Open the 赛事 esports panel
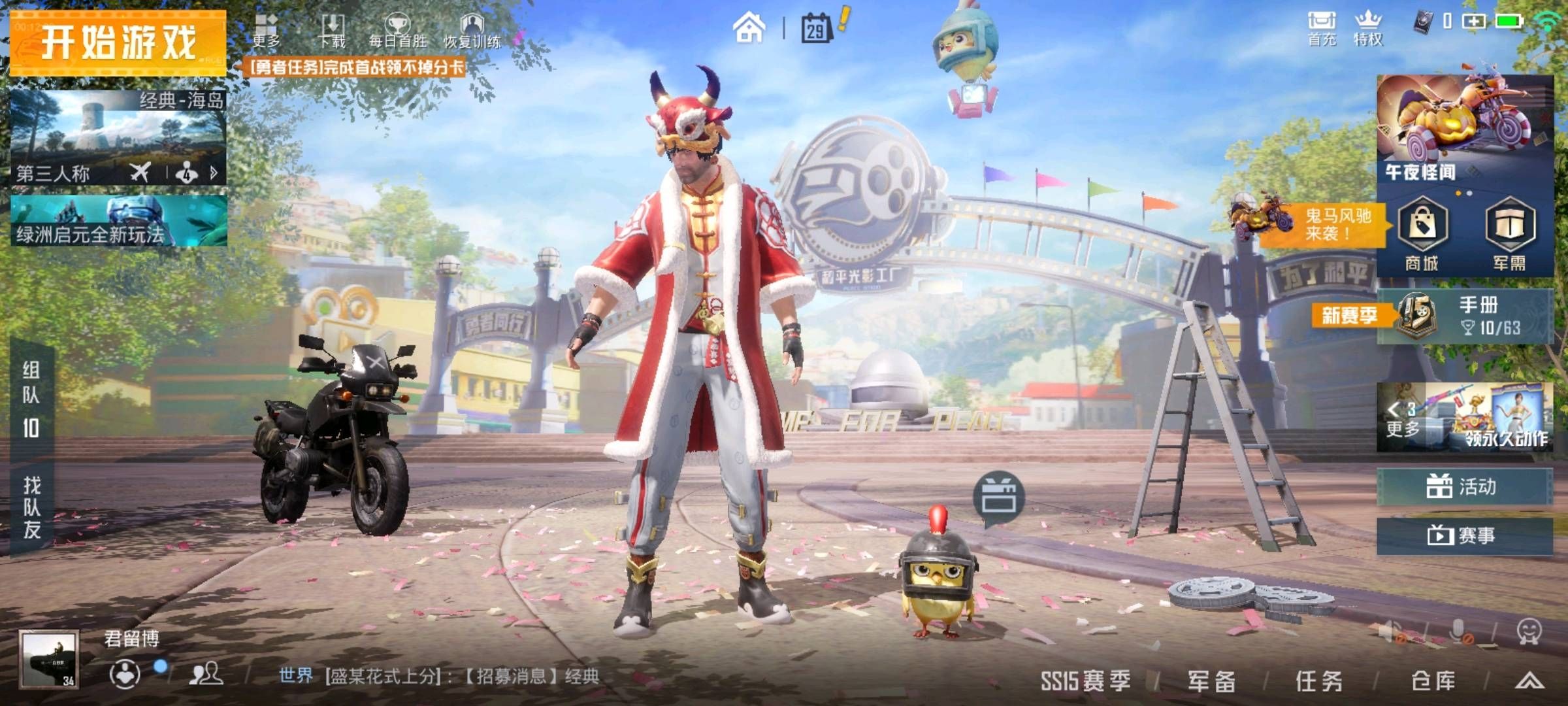This screenshot has width=1568, height=706. [1463, 536]
